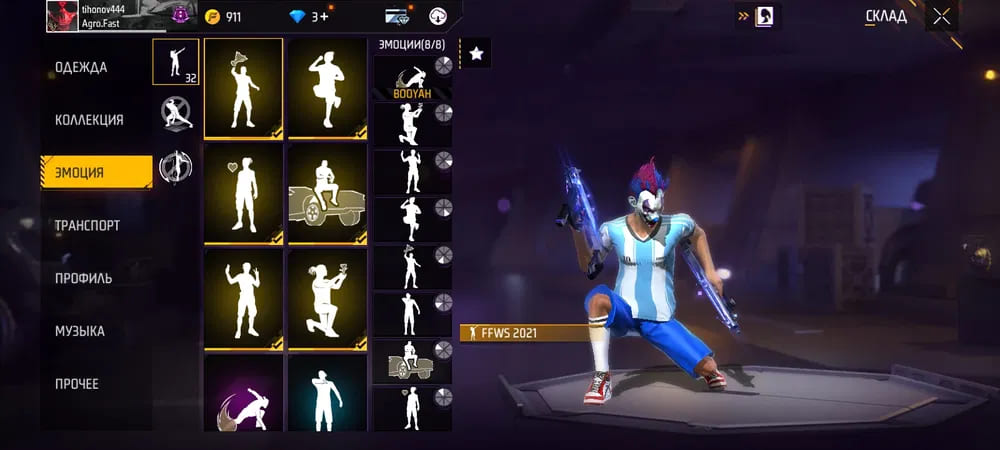
Task: Open the ПРОФИЛЬ category
Action: 83,278
